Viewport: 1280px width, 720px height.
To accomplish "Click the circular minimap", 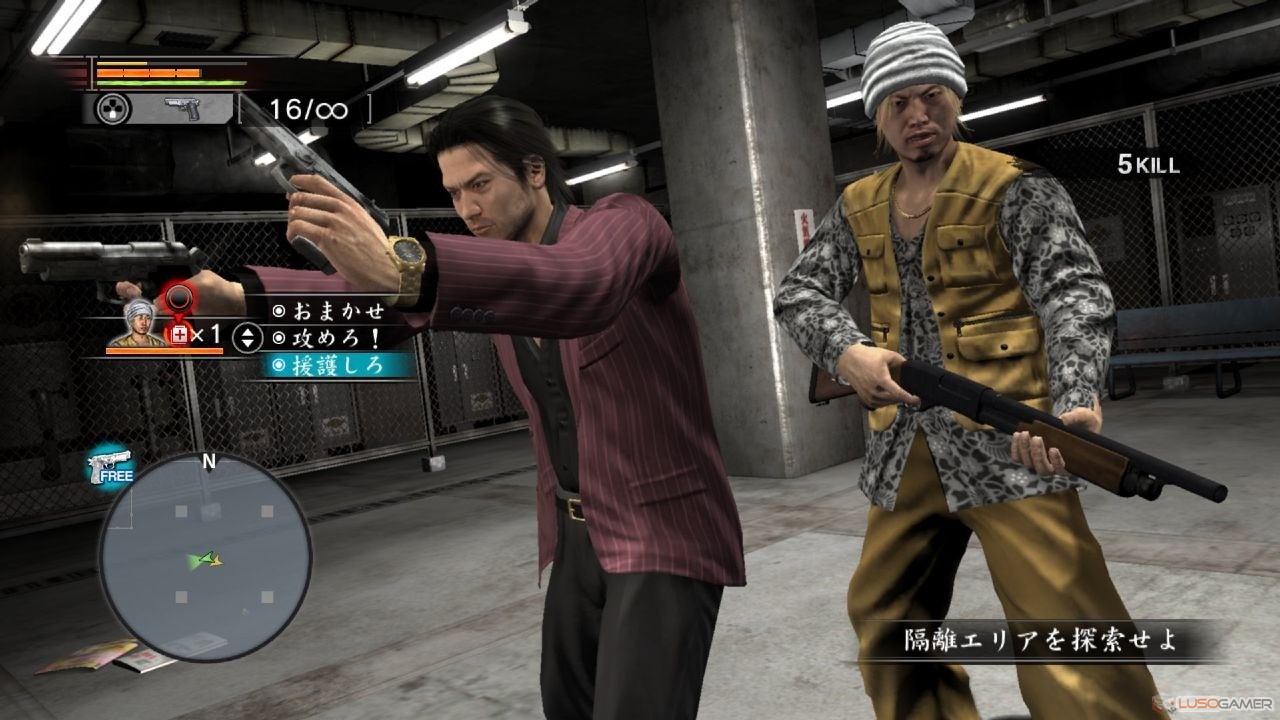I will coord(205,556).
